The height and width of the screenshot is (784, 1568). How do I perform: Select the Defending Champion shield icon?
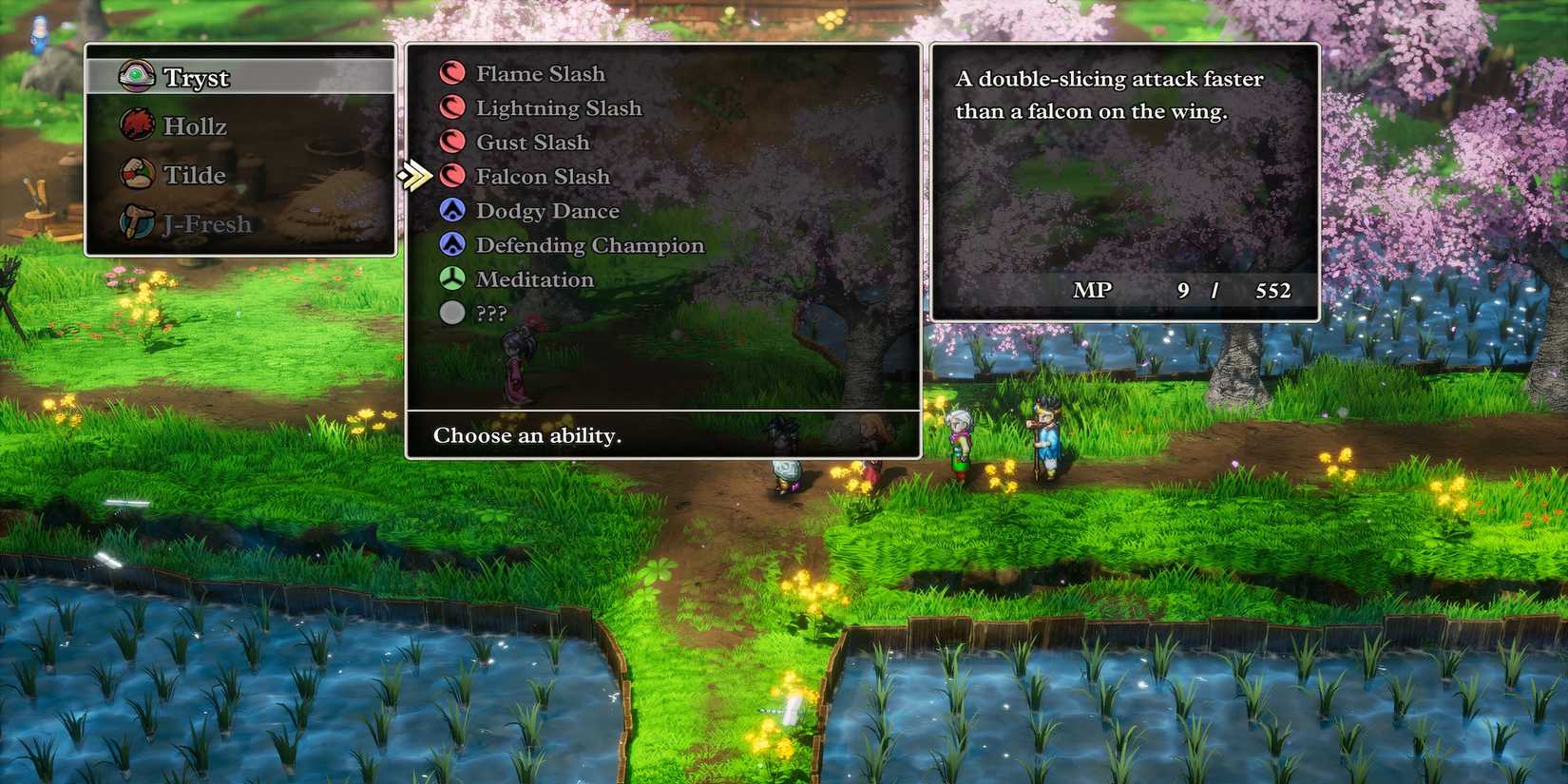click(453, 244)
